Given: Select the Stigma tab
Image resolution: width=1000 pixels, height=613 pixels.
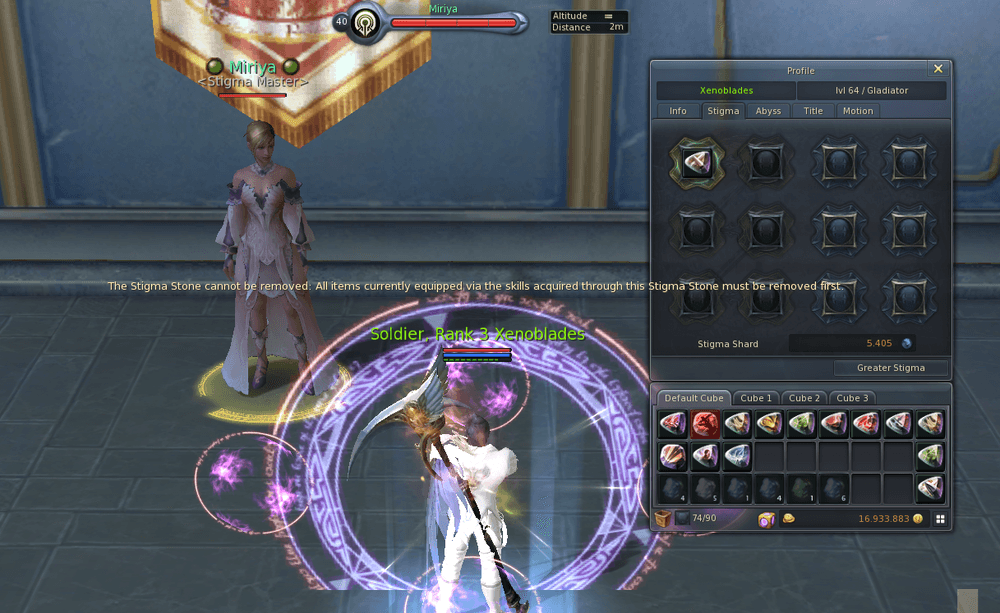Looking at the screenshot, I should click(722, 111).
